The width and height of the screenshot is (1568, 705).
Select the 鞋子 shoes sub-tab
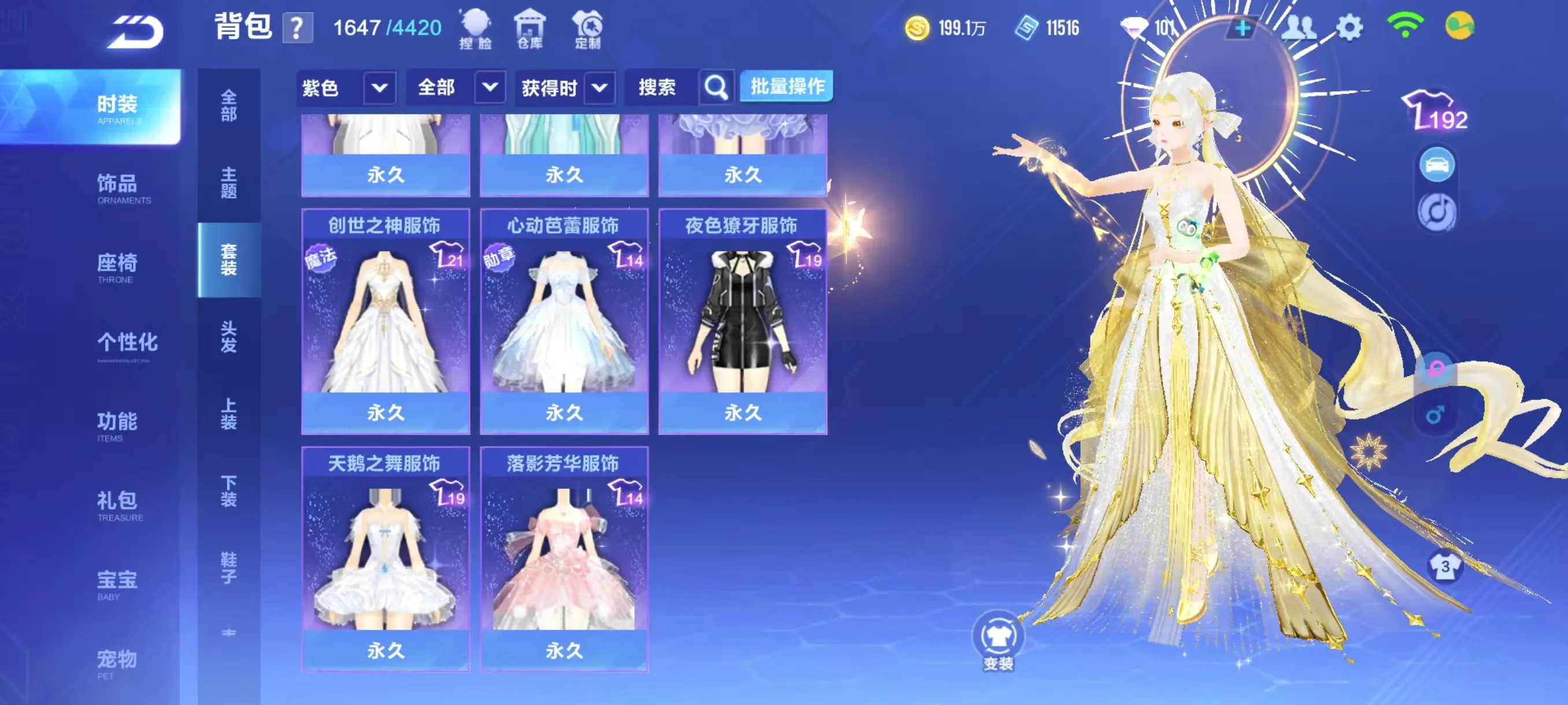pos(229,567)
